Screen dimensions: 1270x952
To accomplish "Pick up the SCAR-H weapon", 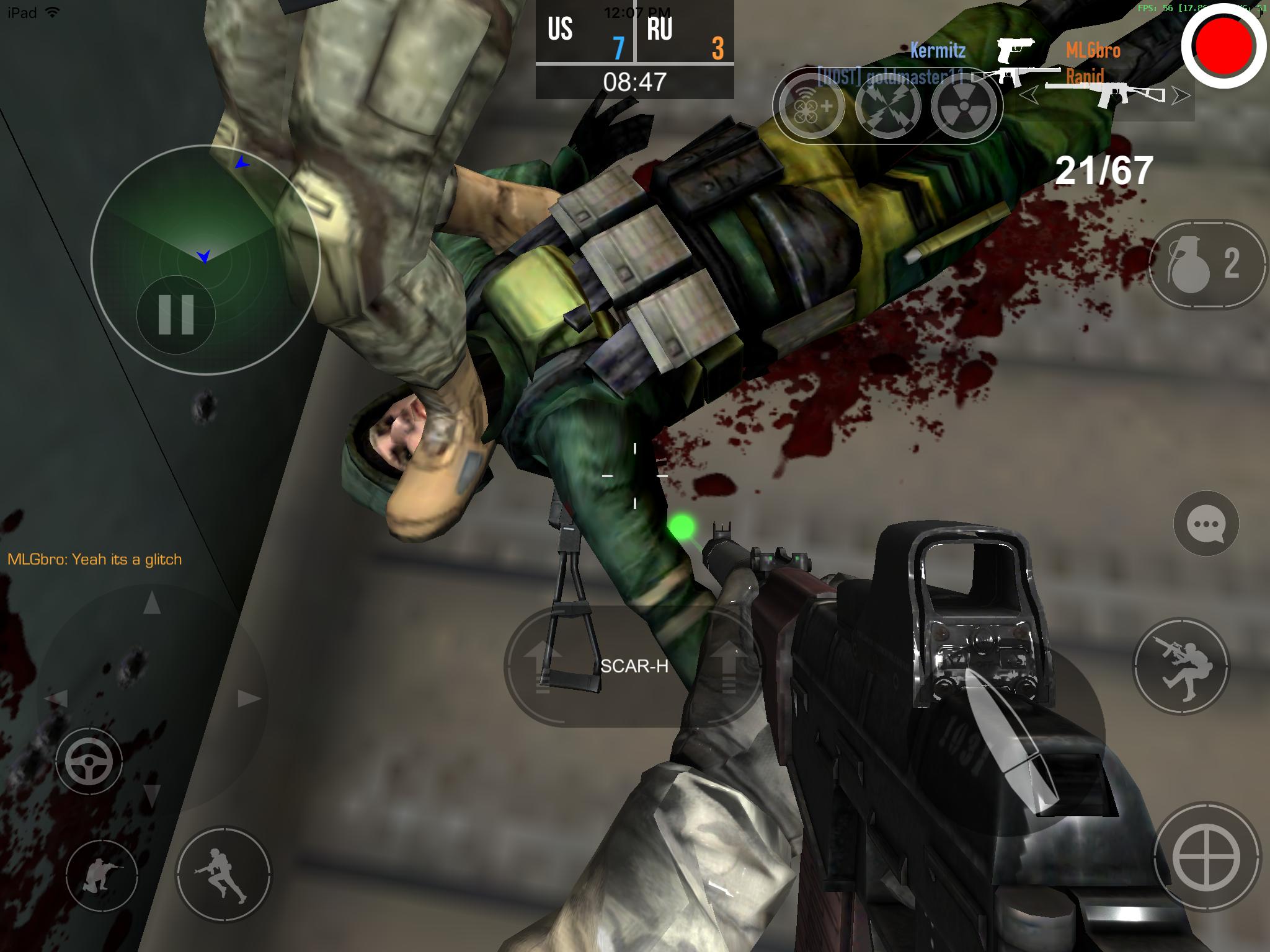I will [x=634, y=666].
